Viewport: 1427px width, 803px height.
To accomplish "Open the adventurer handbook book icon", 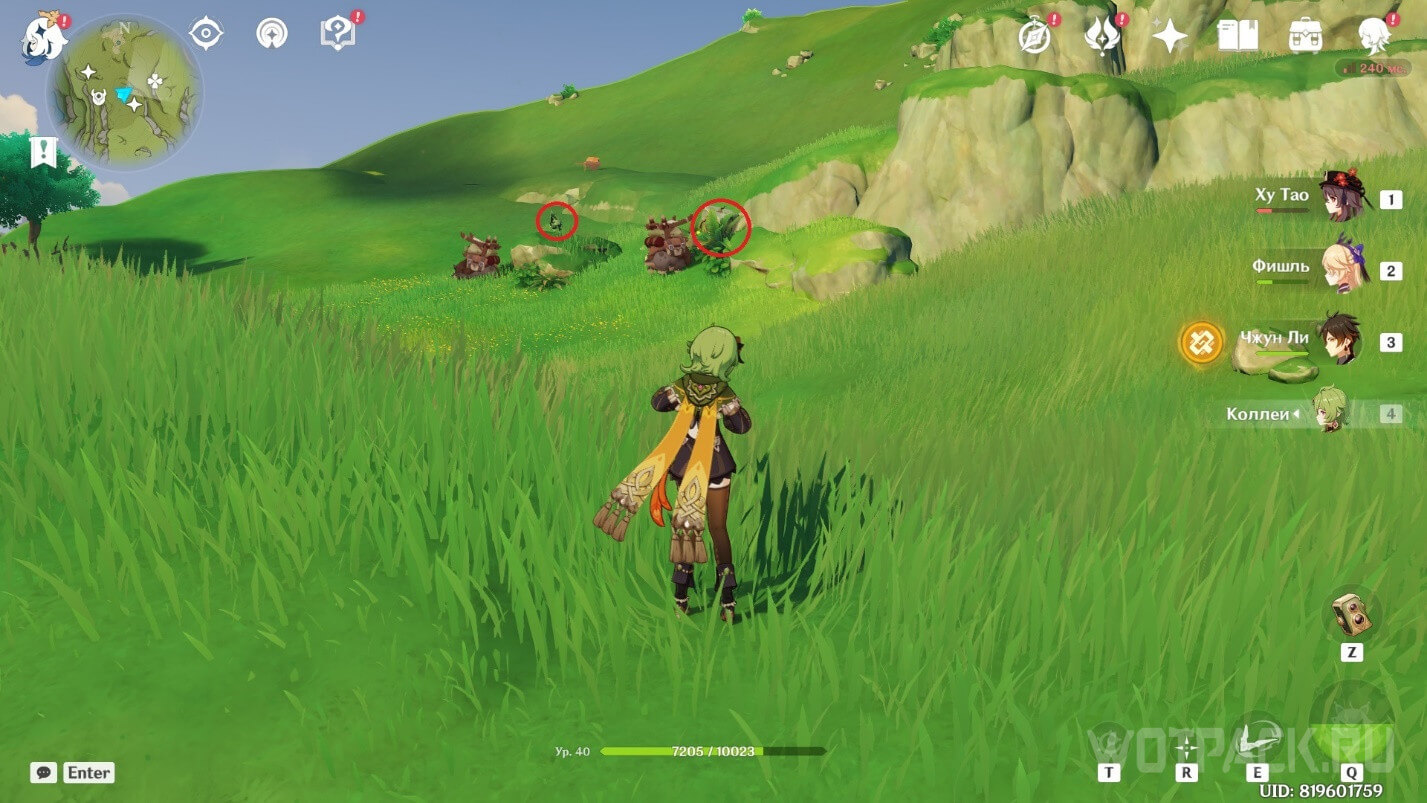I will (1238, 37).
